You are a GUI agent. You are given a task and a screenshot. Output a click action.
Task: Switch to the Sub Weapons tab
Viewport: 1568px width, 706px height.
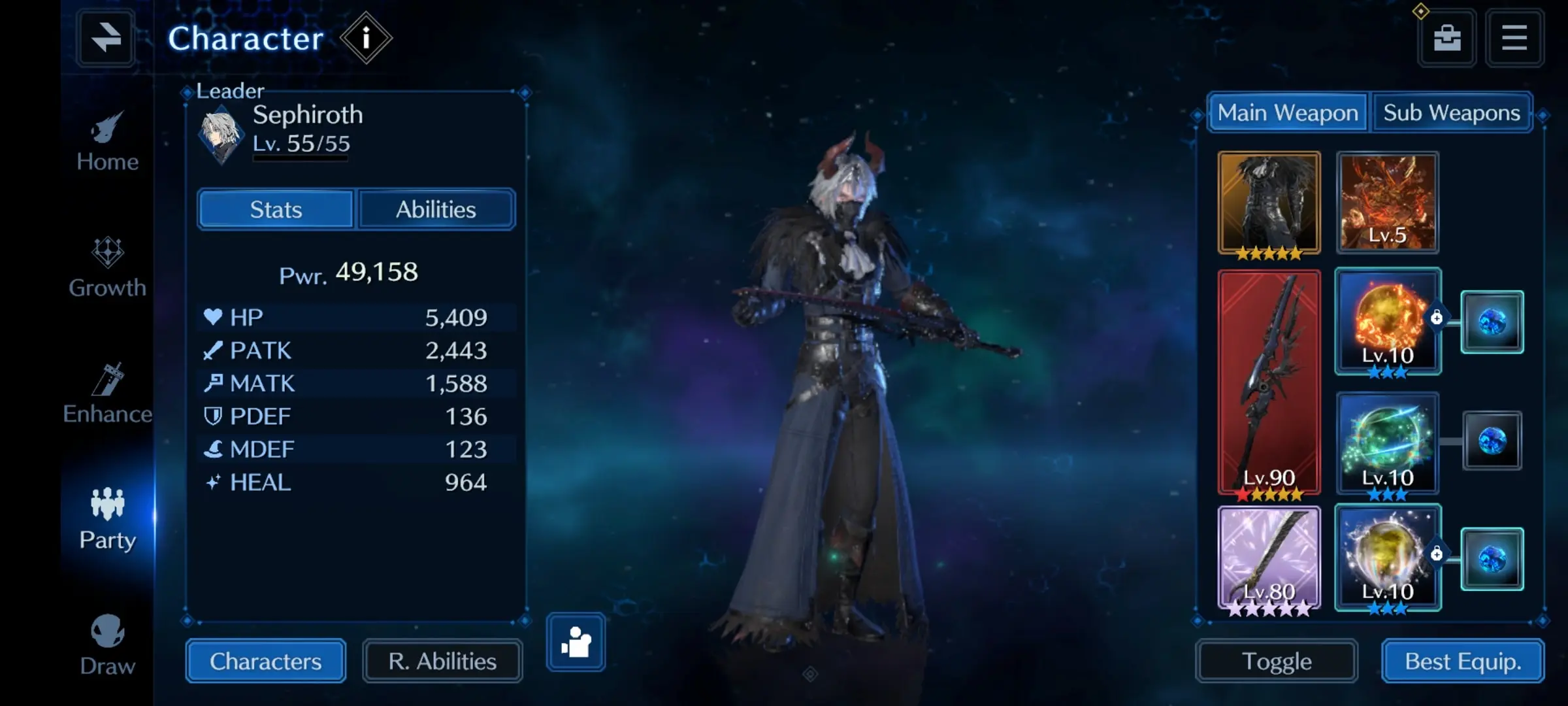(x=1452, y=113)
